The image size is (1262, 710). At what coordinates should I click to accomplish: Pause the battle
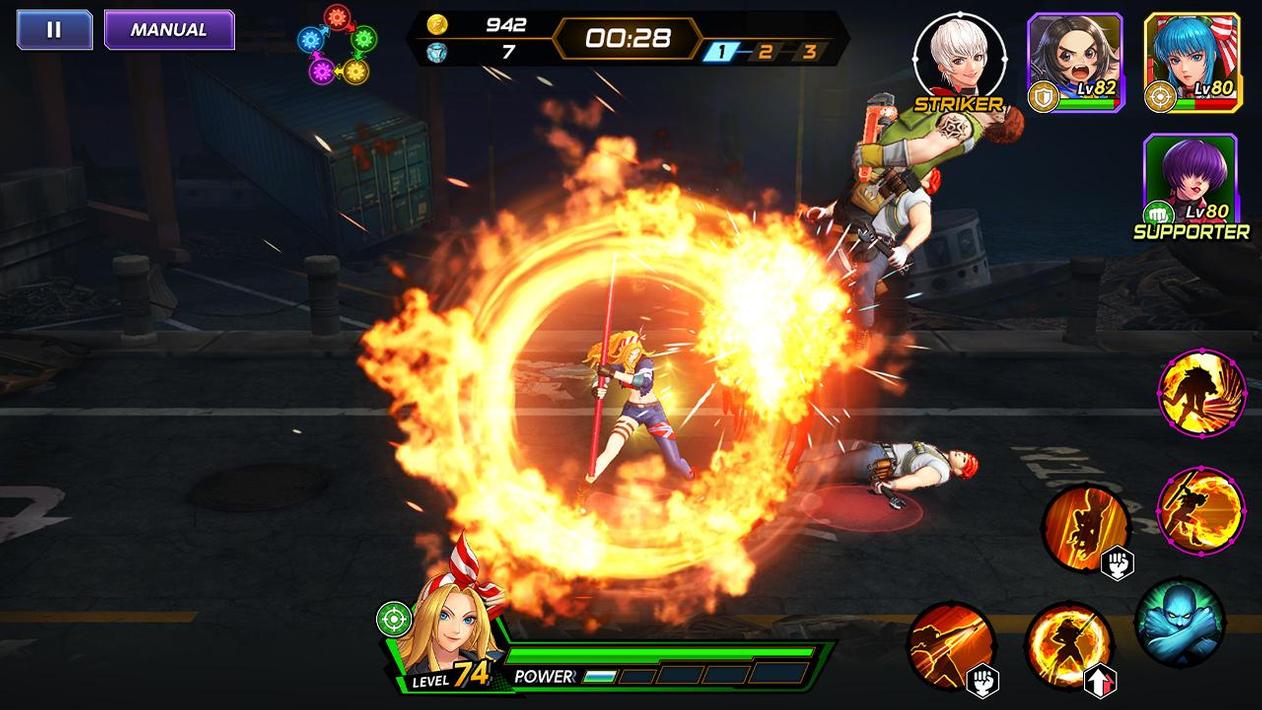(54, 30)
